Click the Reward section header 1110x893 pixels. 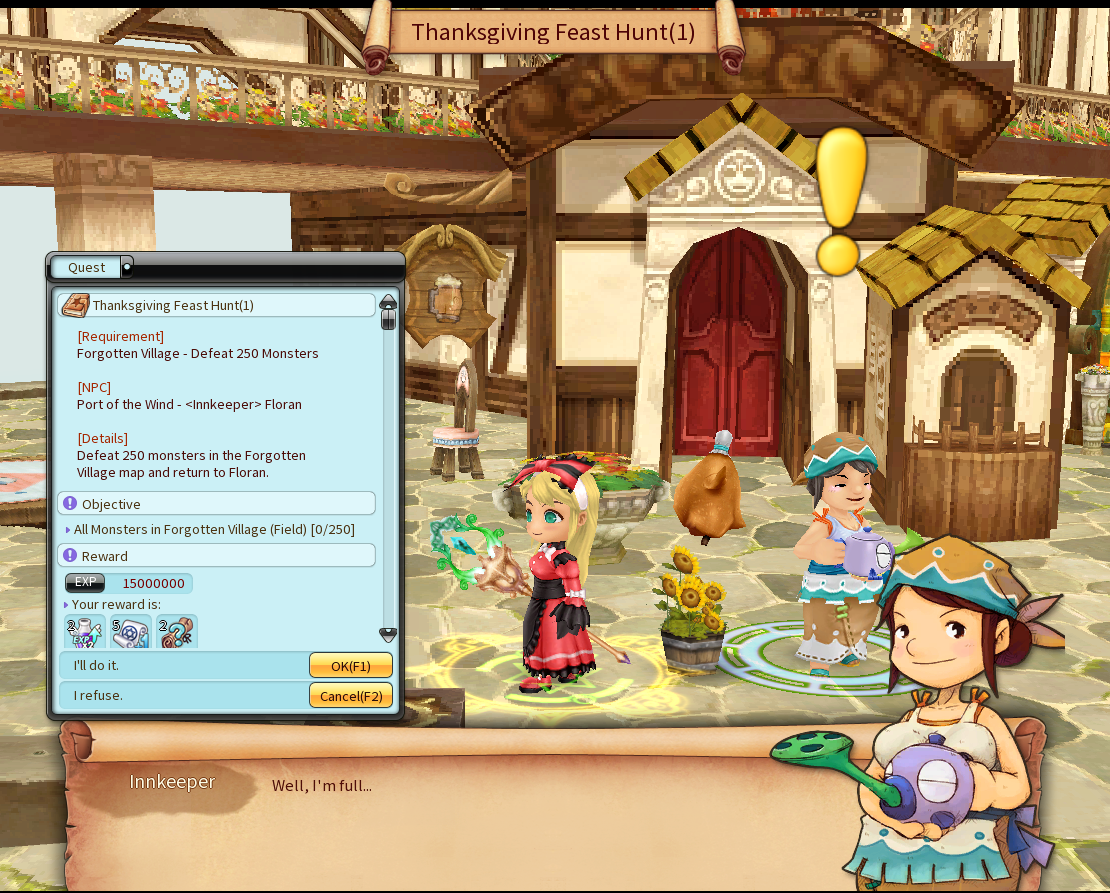[216, 556]
